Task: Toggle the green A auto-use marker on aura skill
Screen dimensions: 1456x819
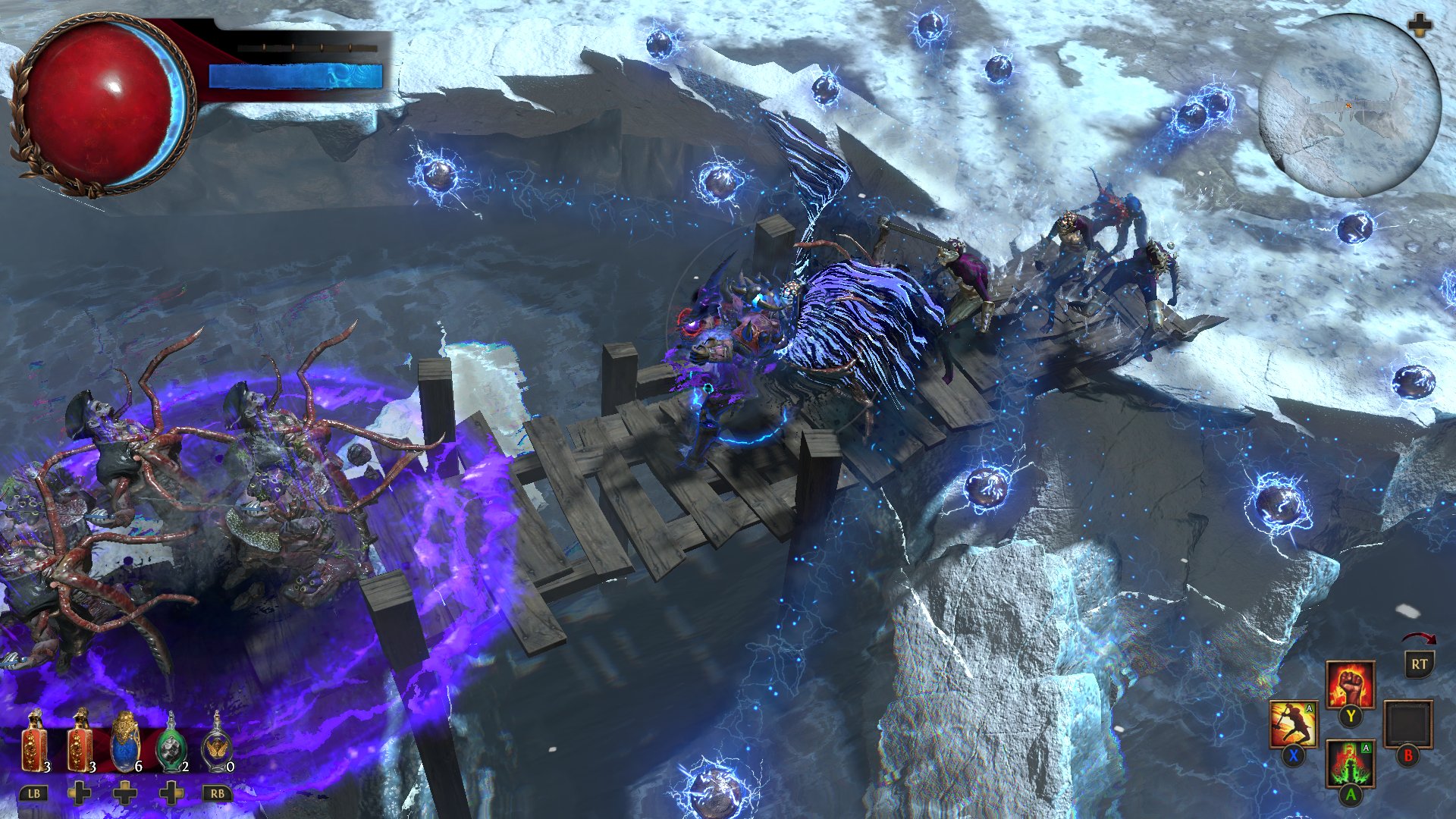Action: 1365,748
